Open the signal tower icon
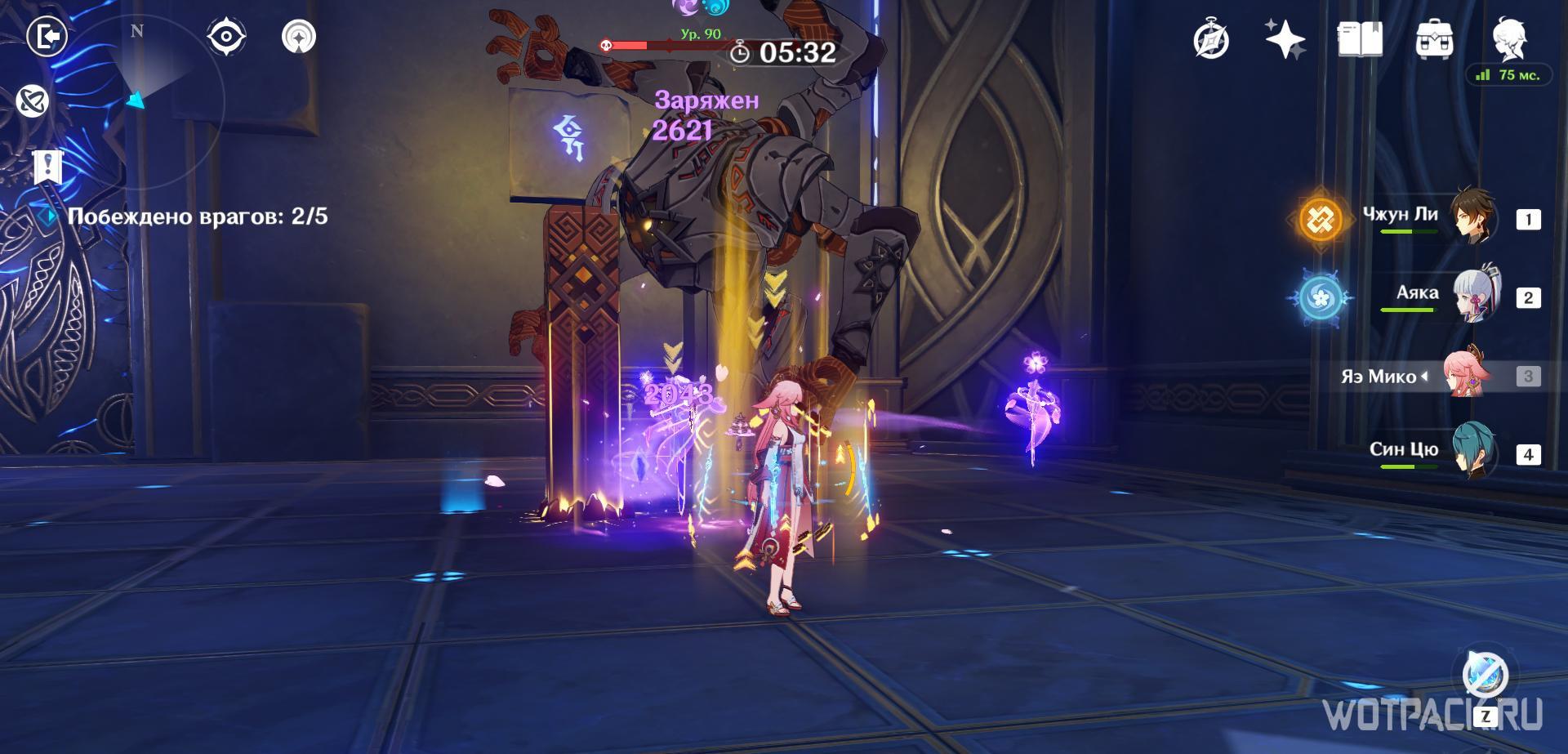 [299, 37]
